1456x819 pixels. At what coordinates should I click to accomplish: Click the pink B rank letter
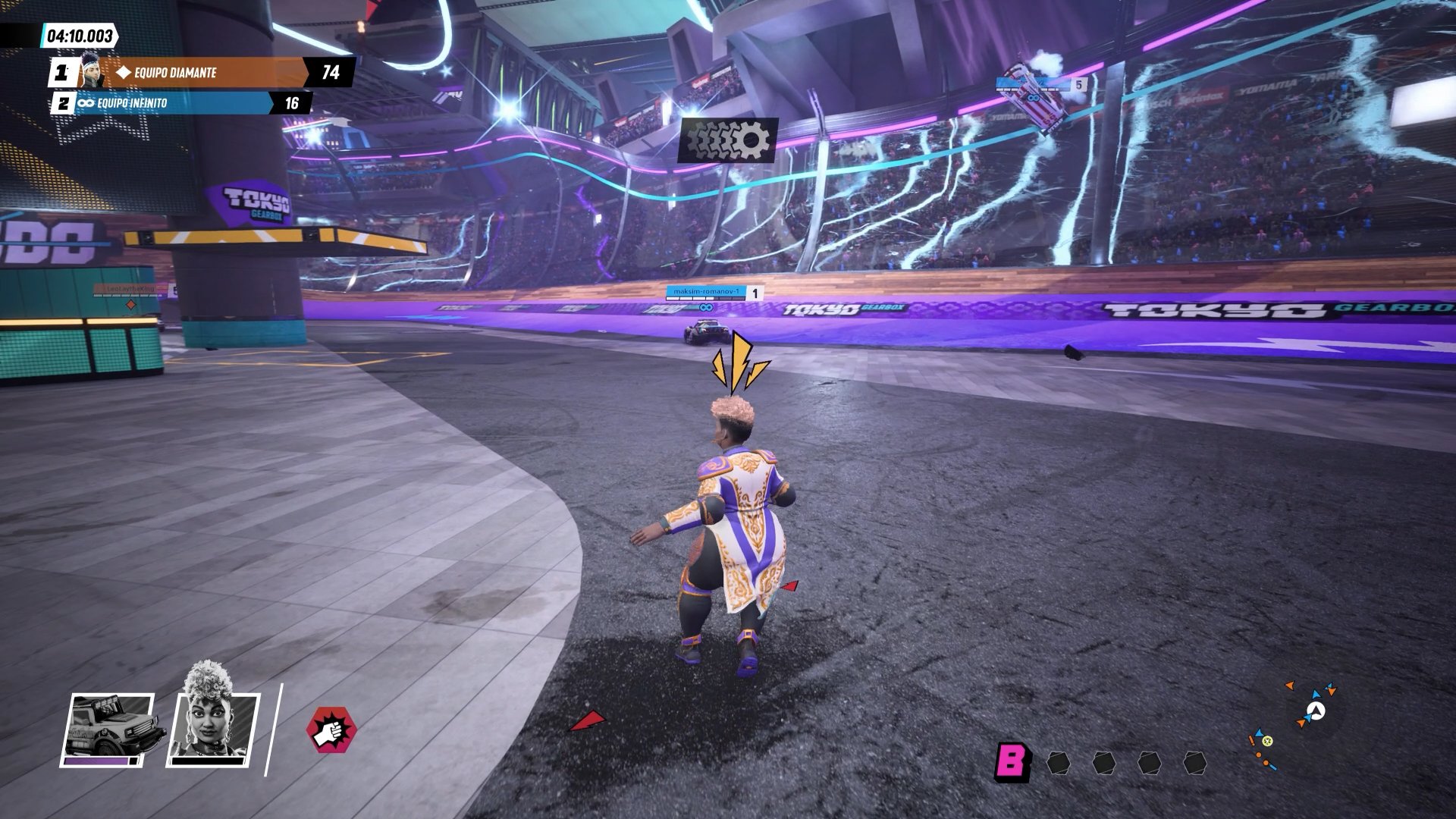click(x=1012, y=761)
